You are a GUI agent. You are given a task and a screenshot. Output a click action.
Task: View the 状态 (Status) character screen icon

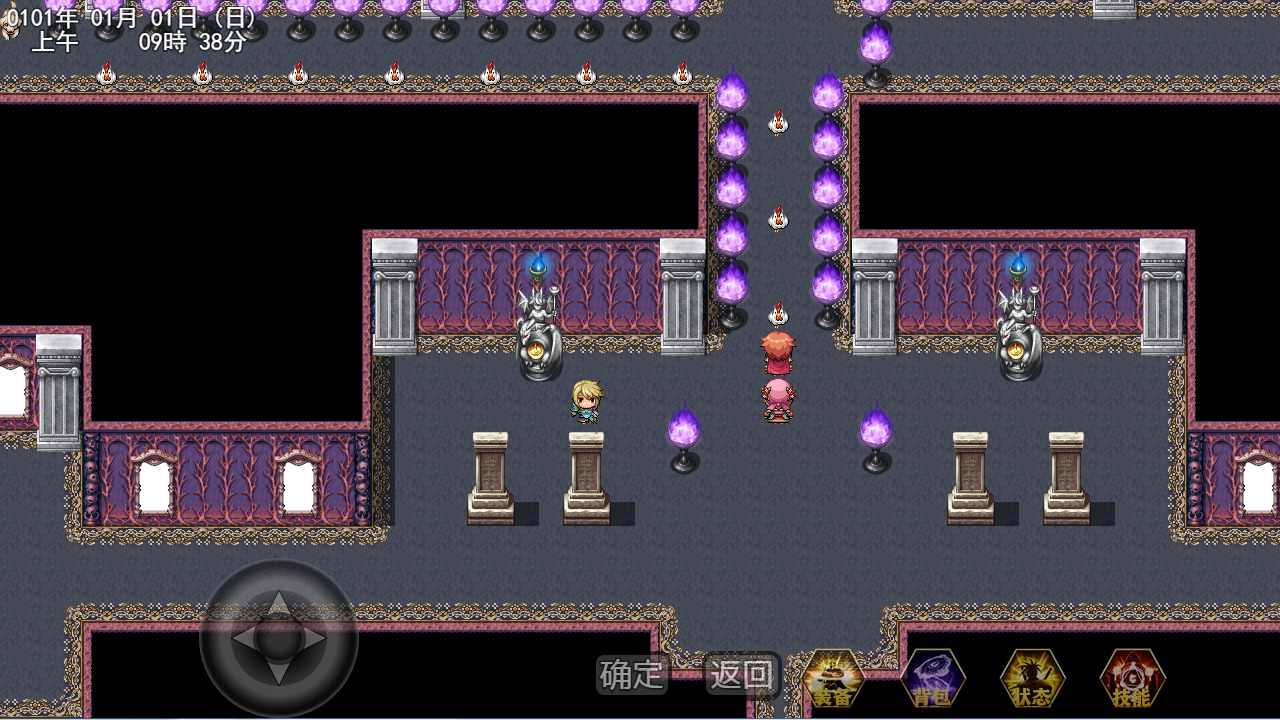pyautogui.click(x=1032, y=679)
